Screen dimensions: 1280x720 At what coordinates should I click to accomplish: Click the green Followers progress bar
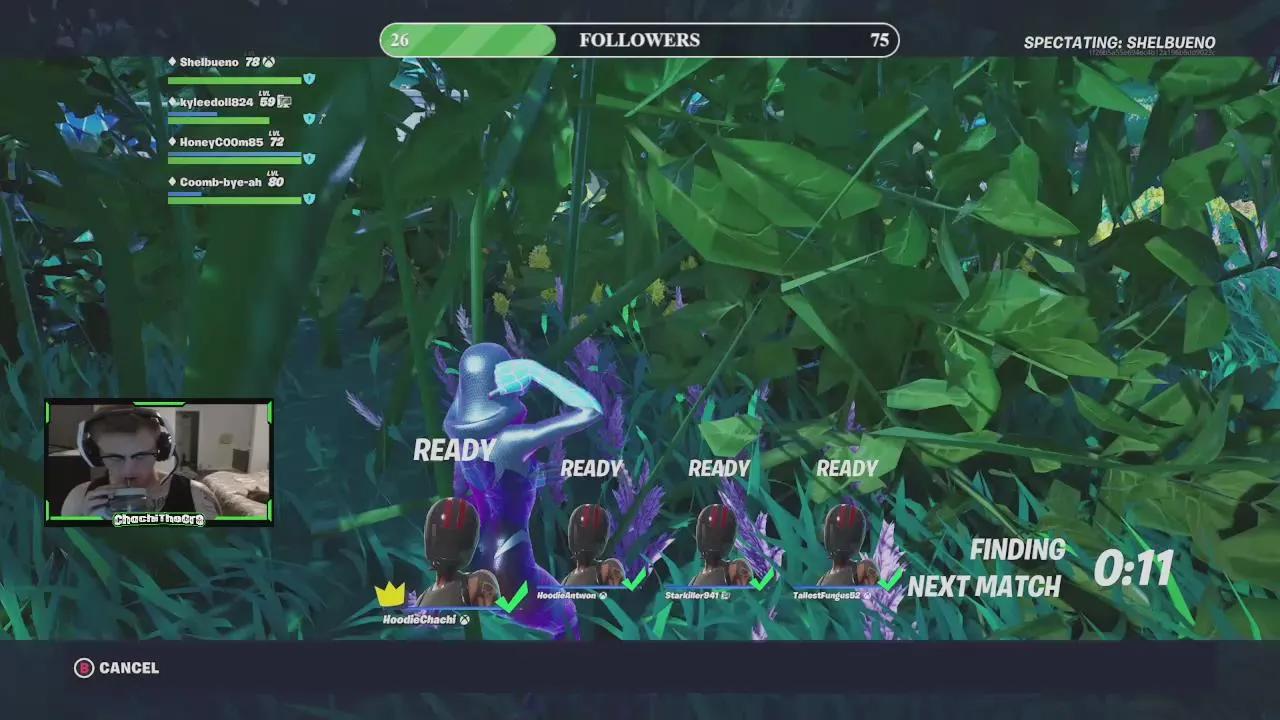click(470, 40)
